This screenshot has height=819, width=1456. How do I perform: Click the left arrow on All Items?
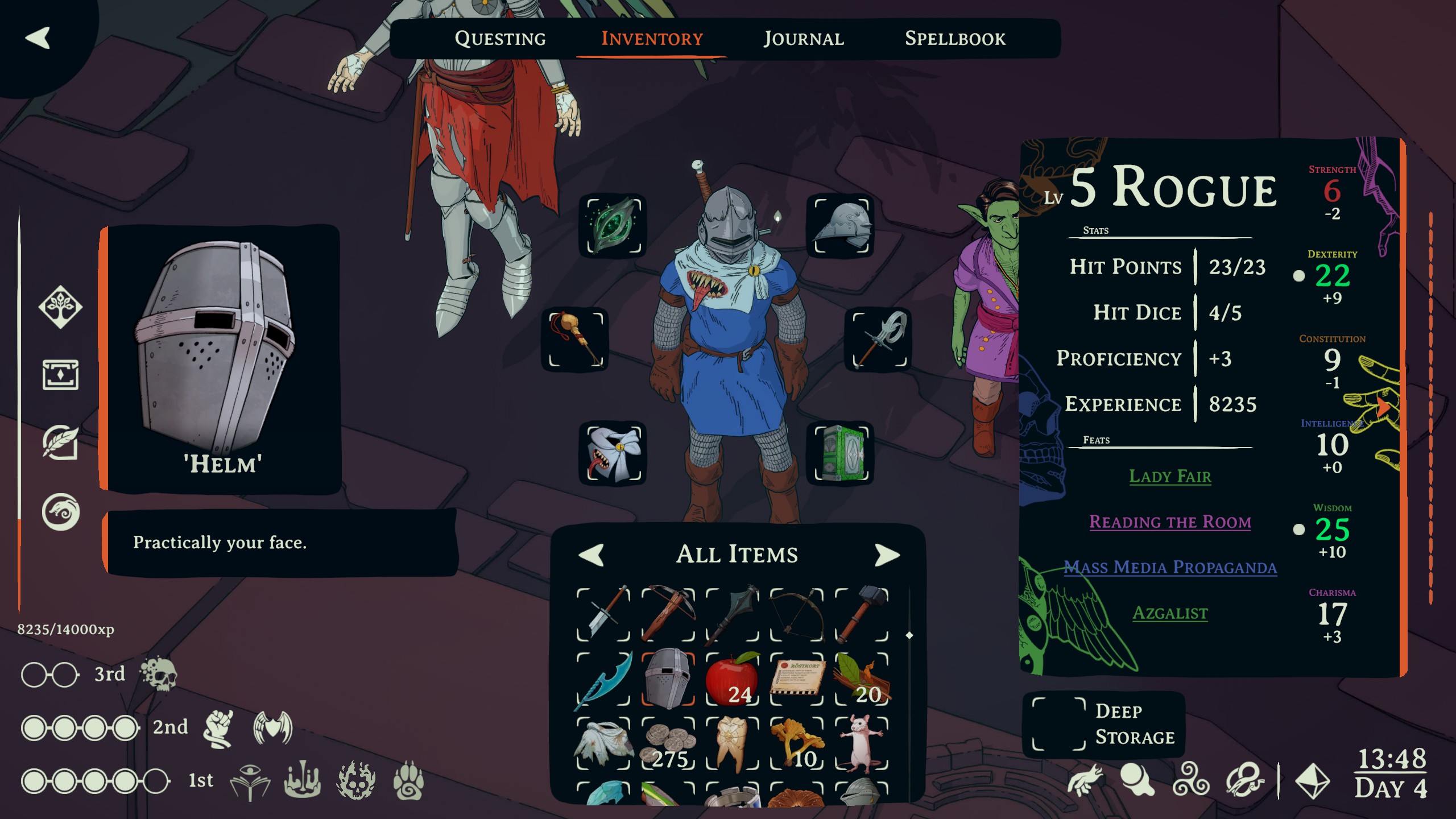[591, 555]
